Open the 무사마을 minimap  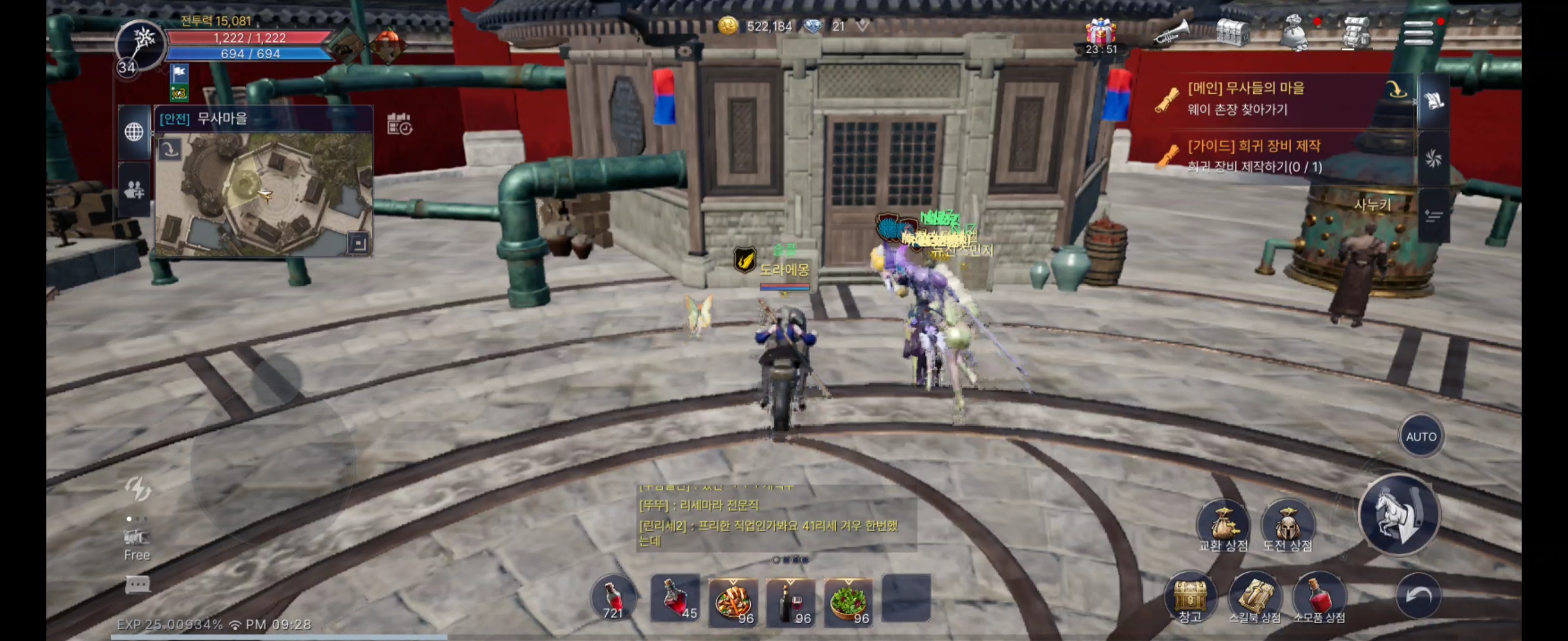click(264, 193)
